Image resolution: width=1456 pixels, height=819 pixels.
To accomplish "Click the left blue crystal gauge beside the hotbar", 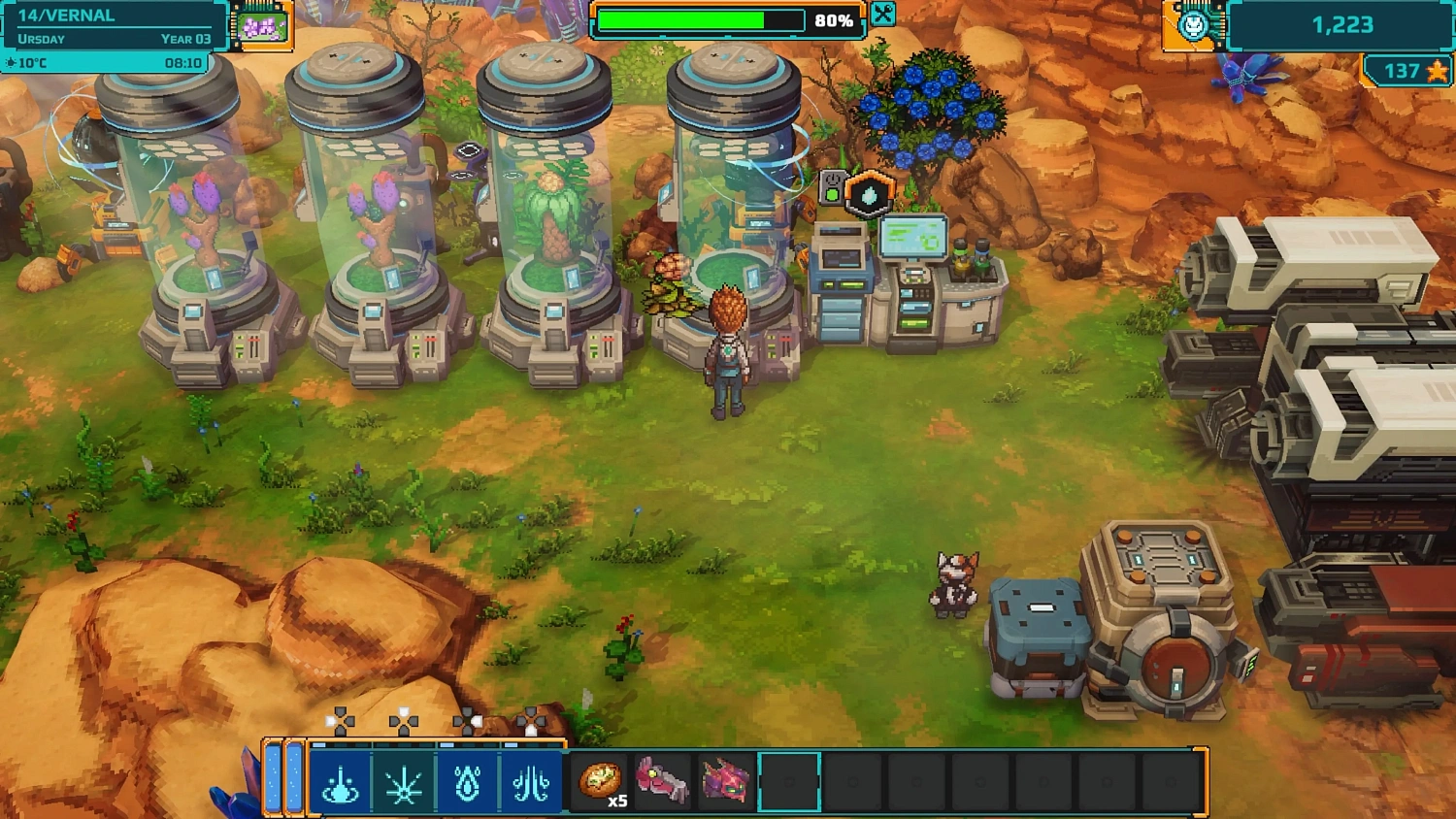I will click(x=275, y=779).
